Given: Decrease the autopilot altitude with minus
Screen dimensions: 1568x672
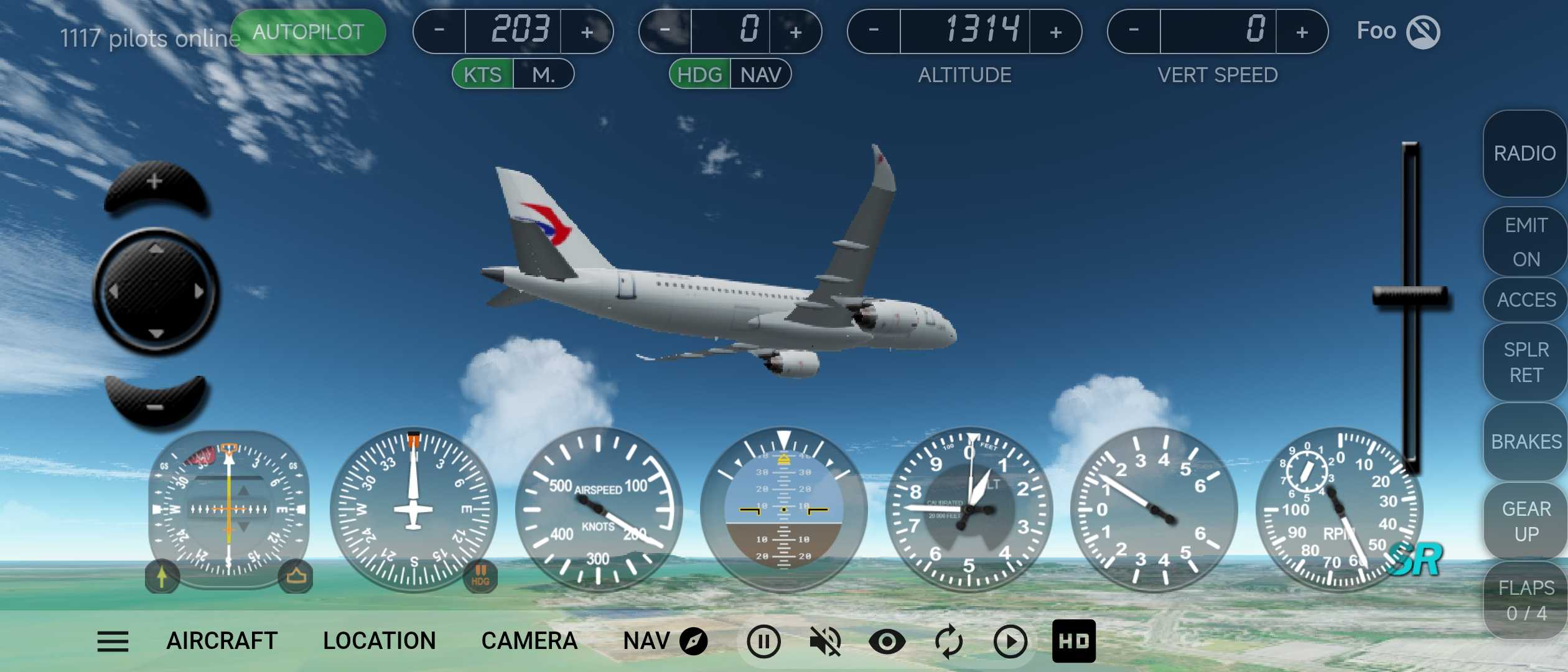Looking at the screenshot, I should 874,30.
